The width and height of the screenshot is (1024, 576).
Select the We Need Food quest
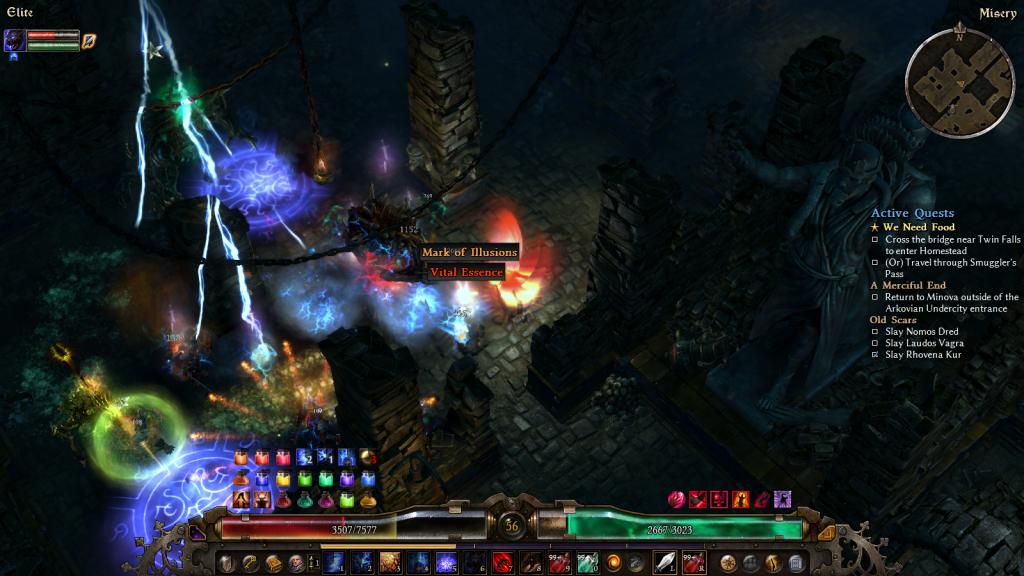coord(919,227)
